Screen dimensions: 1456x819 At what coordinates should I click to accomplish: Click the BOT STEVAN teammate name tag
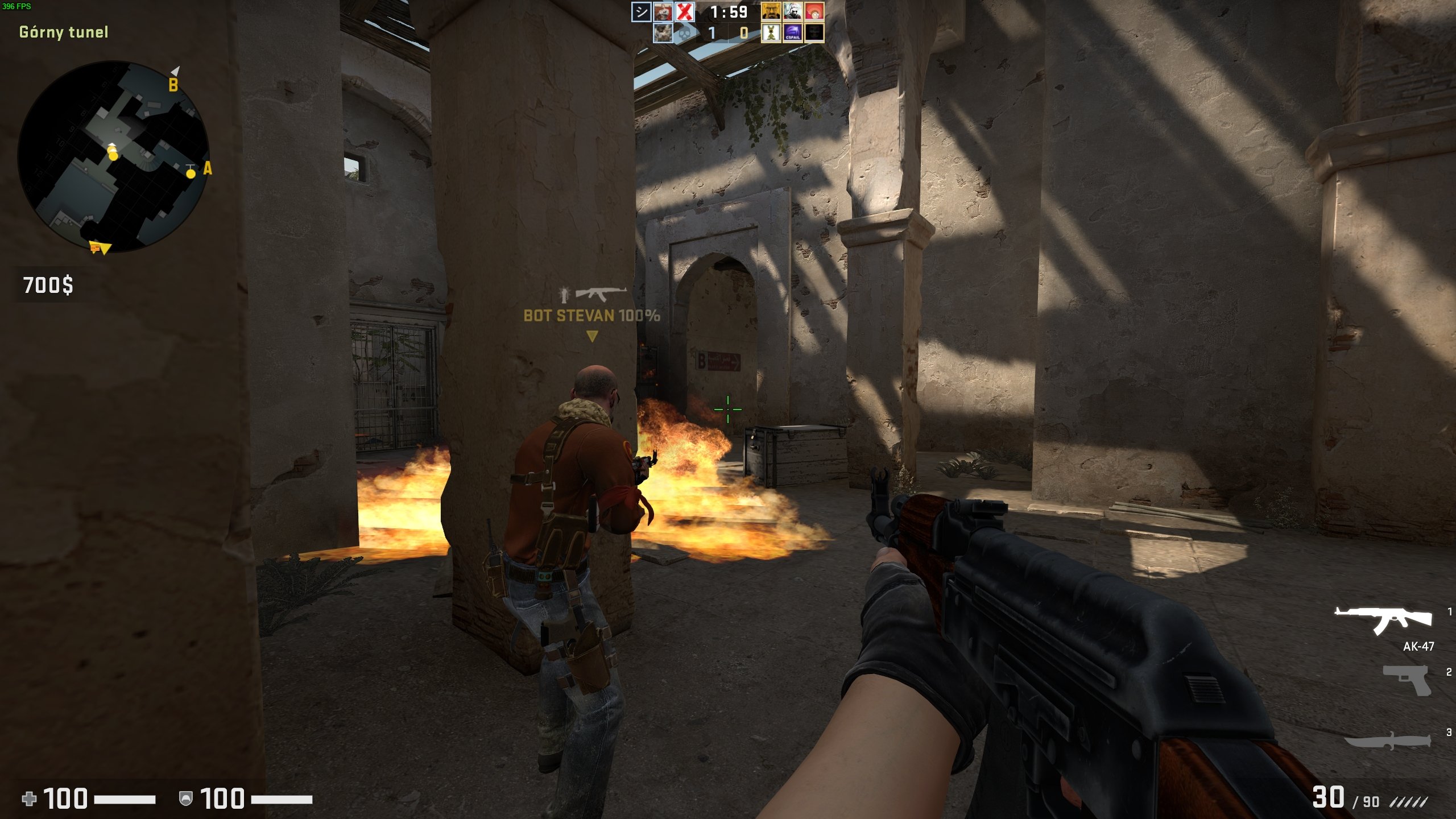coord(591,316)
